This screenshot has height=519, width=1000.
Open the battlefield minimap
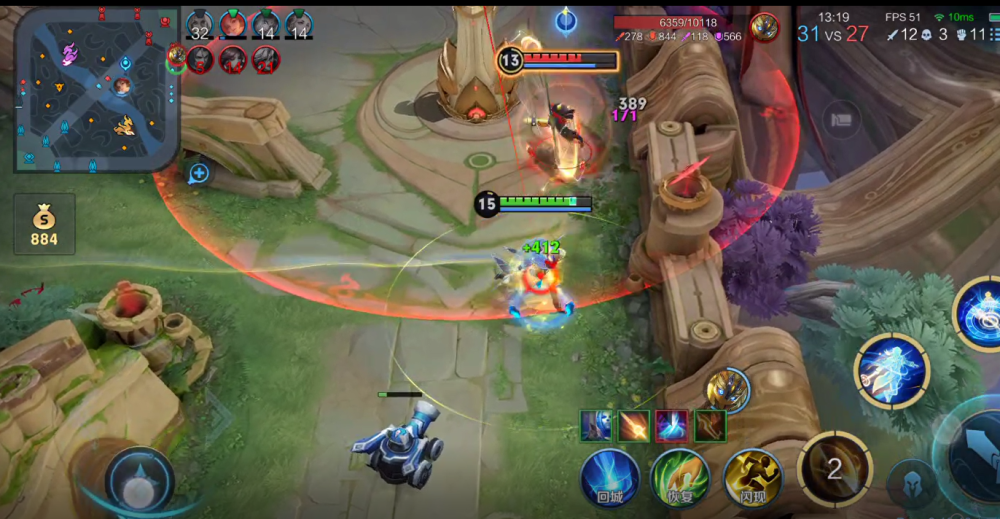click(x=96, y=90)
